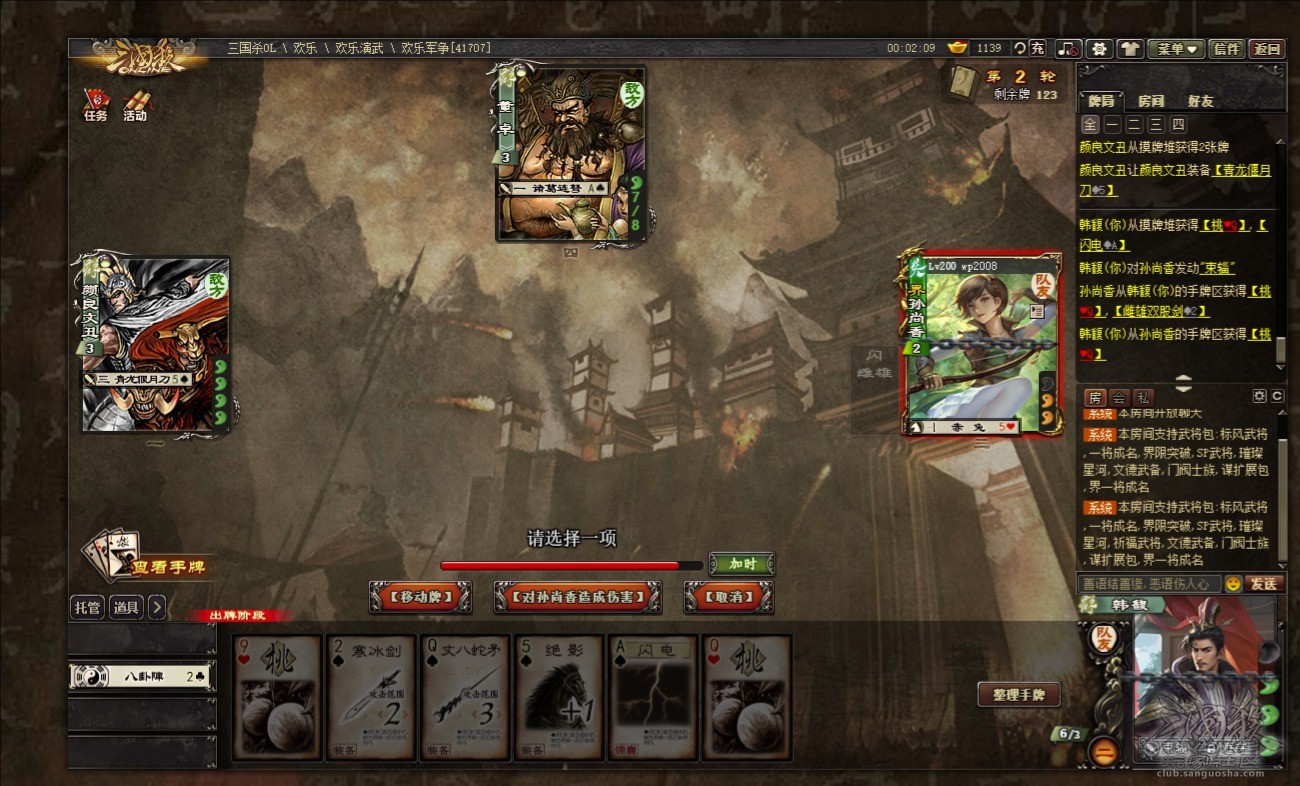Choose the 移动牌 option
The width and height of the screenshot is (1300, 786).
(x=420, y=597)
